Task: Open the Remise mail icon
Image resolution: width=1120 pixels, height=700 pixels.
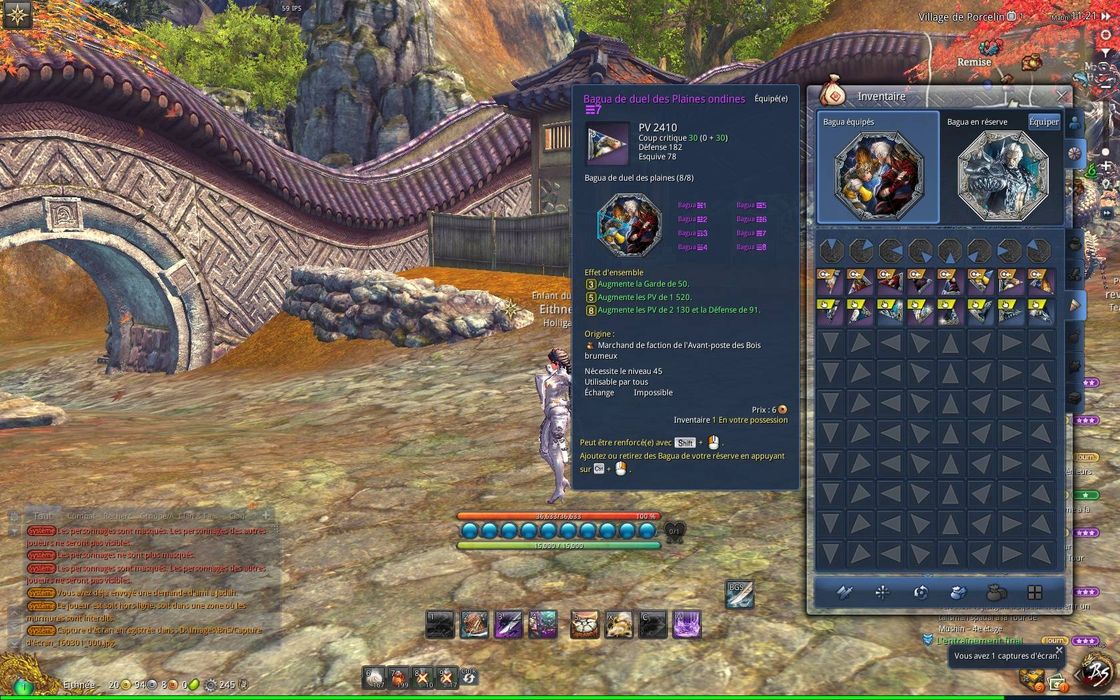Action: point(988,48)
